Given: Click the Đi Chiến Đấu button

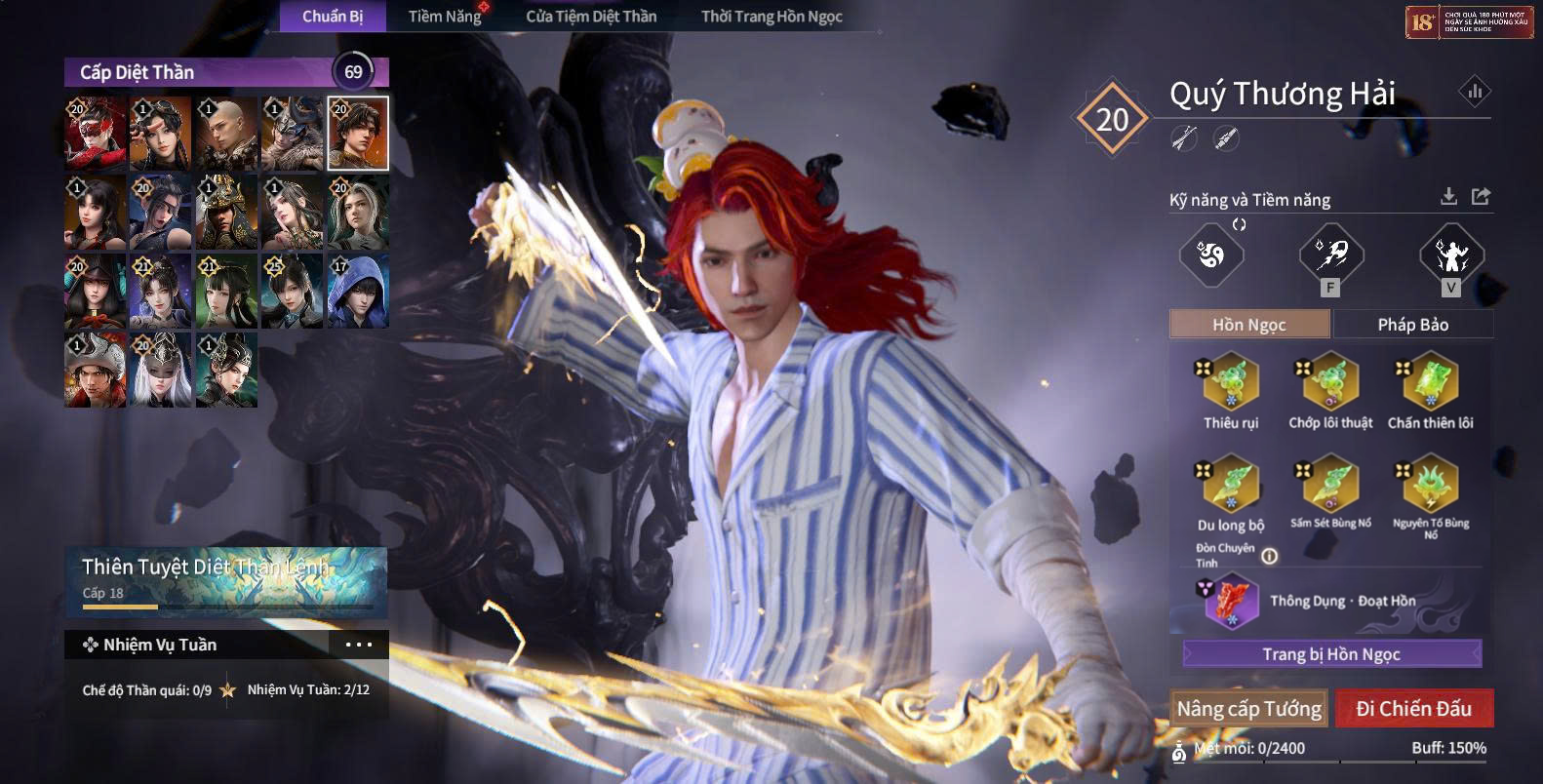Looking at the screenshot, I should pos(1413,709).
